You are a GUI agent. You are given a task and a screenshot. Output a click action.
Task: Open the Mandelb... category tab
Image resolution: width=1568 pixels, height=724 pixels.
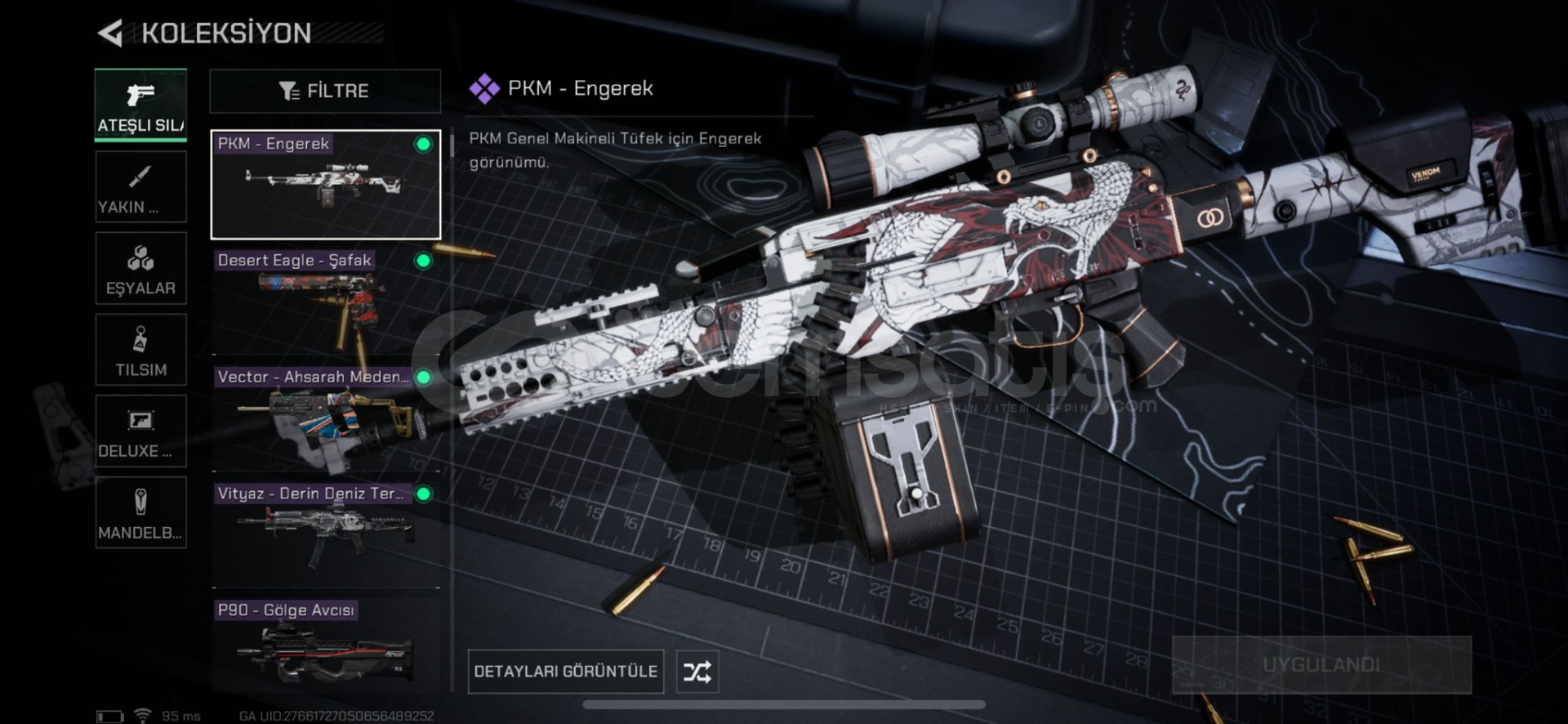pyautogui.click(x=140, y=513)
